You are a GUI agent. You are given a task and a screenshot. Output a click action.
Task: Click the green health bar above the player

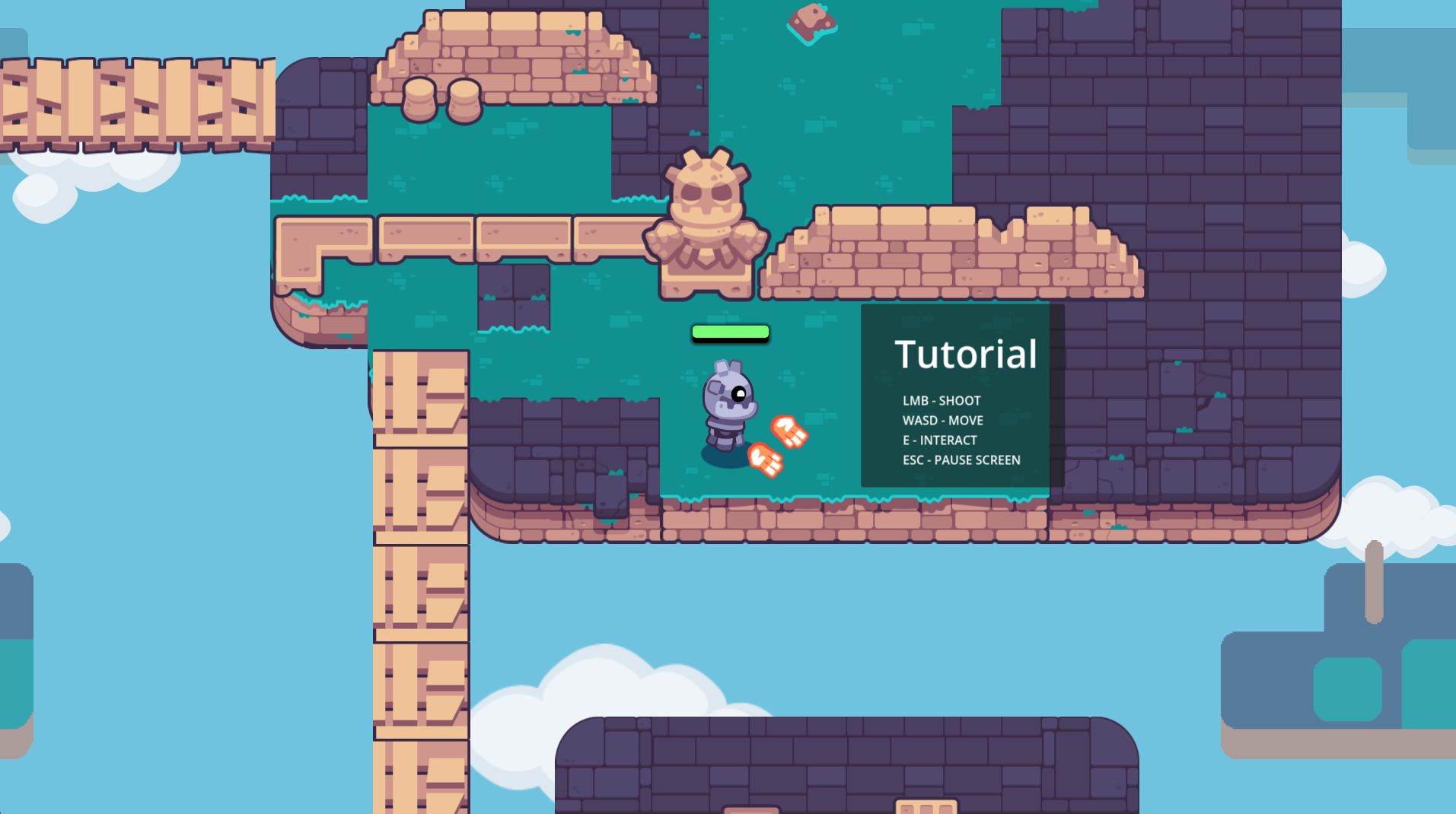click(x=730, y=332)
